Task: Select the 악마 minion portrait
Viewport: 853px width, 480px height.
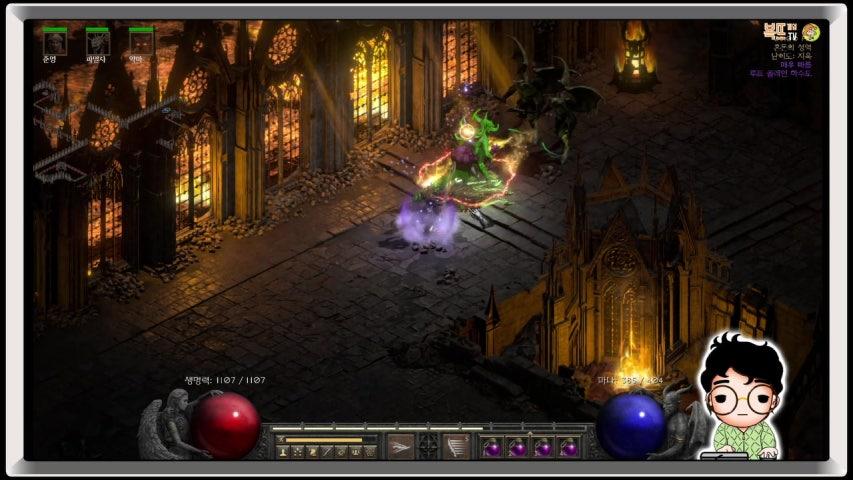Action: (x=141, y=42)
